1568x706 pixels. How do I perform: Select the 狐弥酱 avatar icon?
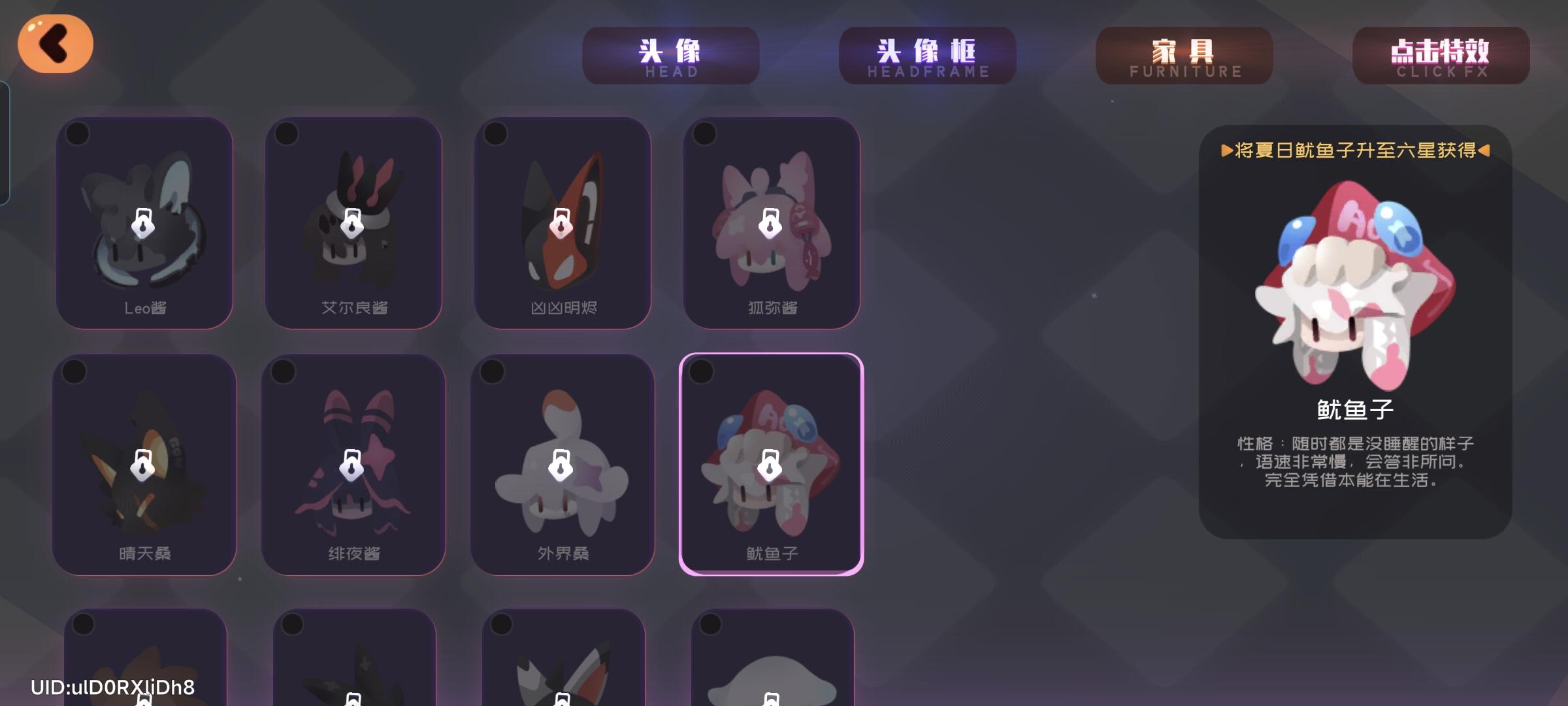click(x=773, y=222)
